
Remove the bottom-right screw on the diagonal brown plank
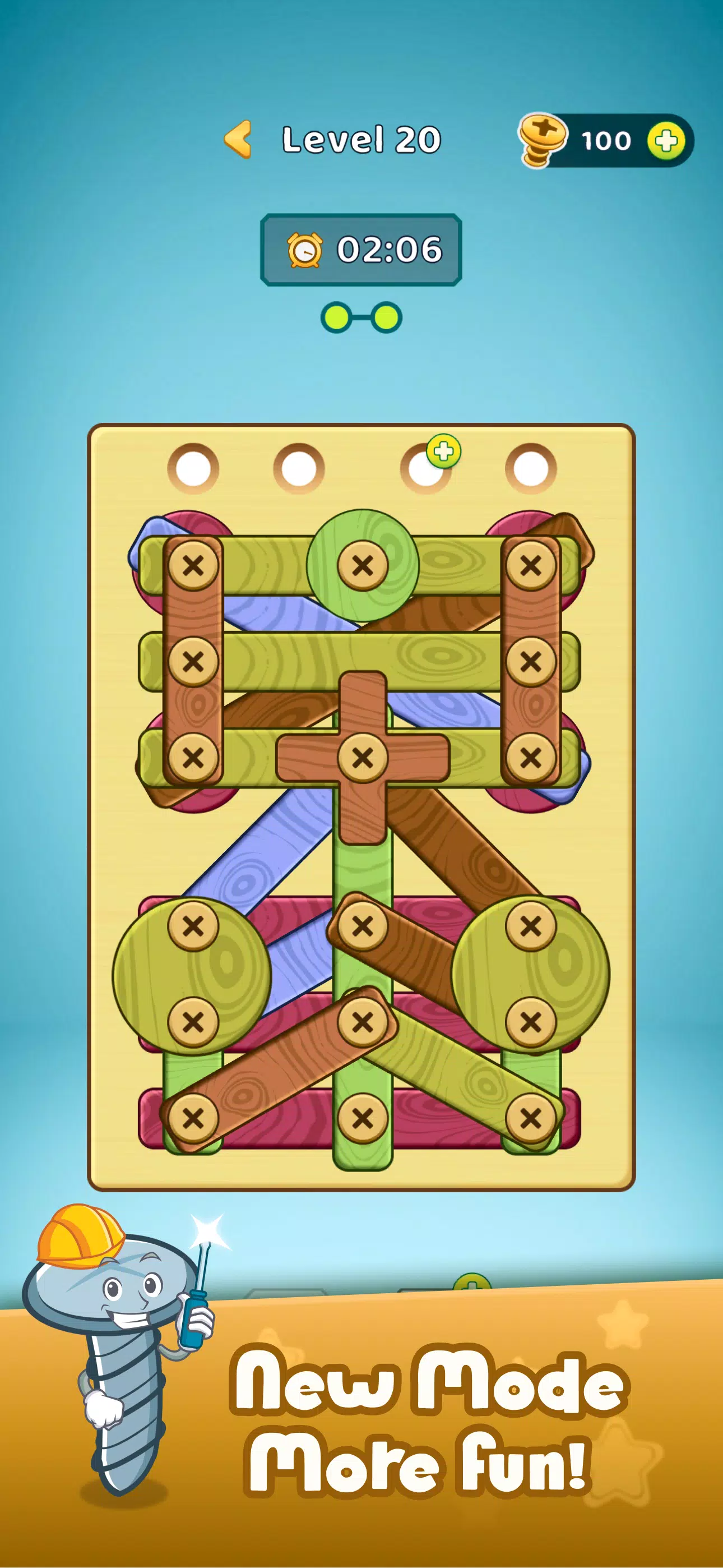pos(530,925)
